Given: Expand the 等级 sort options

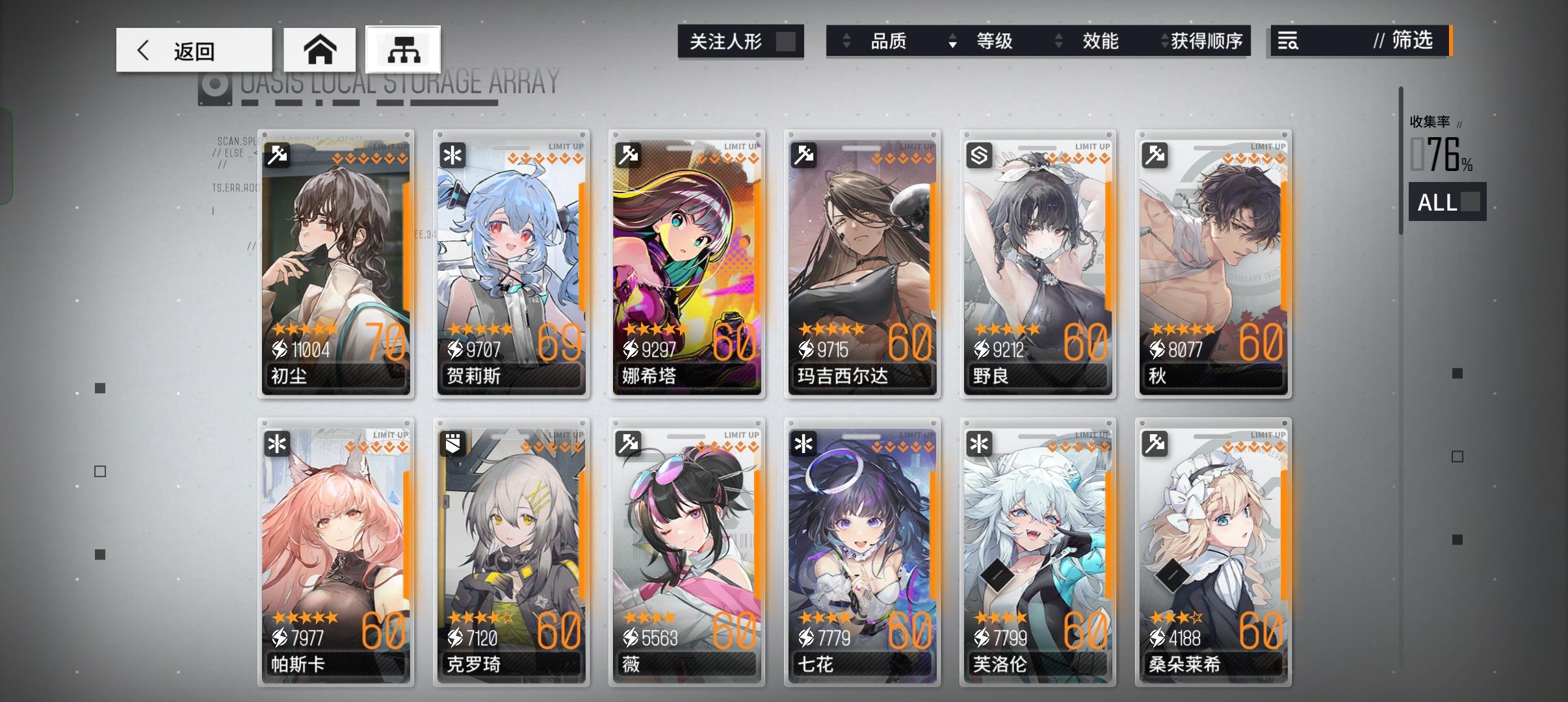Looking at the screenshot, I should click(x=953, y=41).
